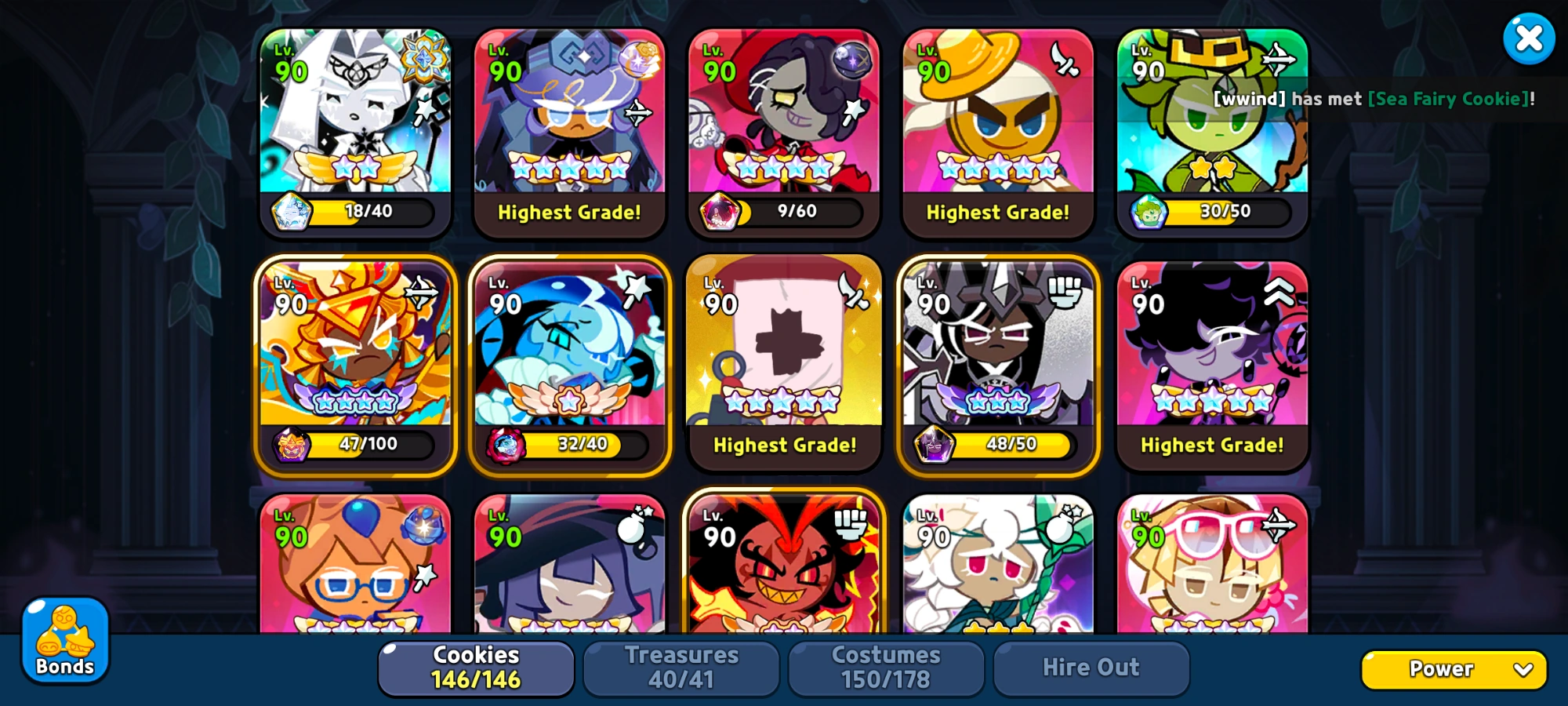Image resolution: width=1568 pixels, height=706 pixels.
Task: Select the Hire Out tab
Action: 1091,667
